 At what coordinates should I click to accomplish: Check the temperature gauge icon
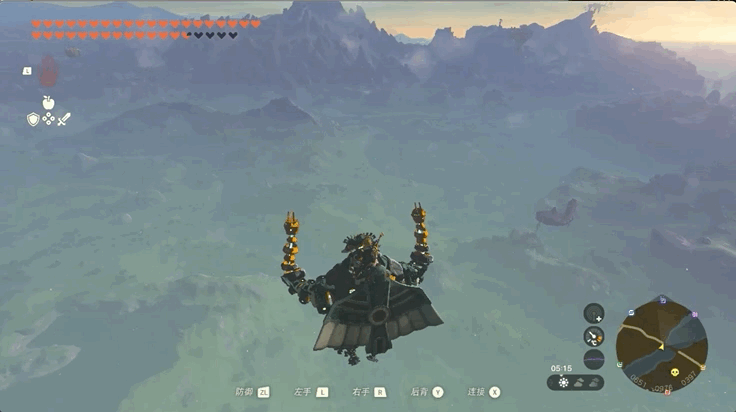594,336
